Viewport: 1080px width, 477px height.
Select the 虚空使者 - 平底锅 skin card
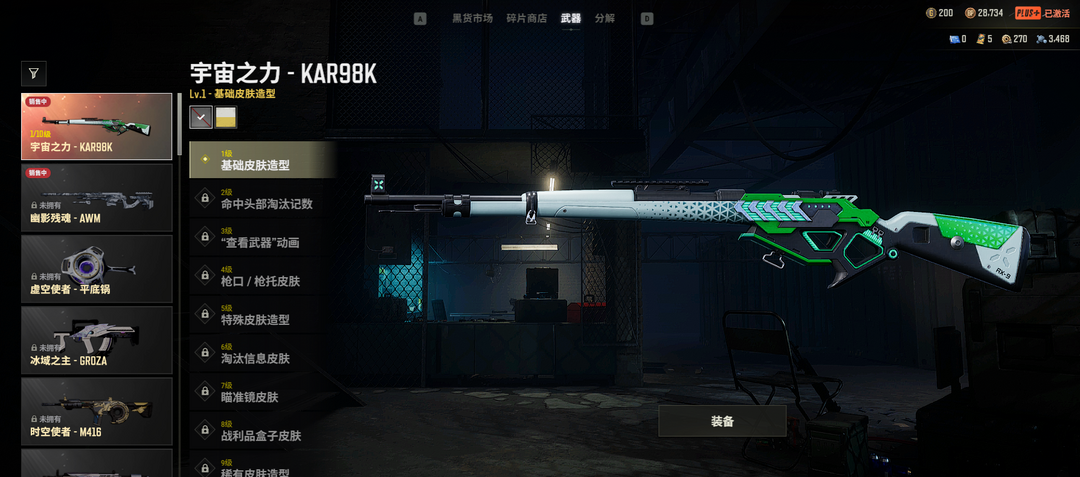tap(97, 268)
